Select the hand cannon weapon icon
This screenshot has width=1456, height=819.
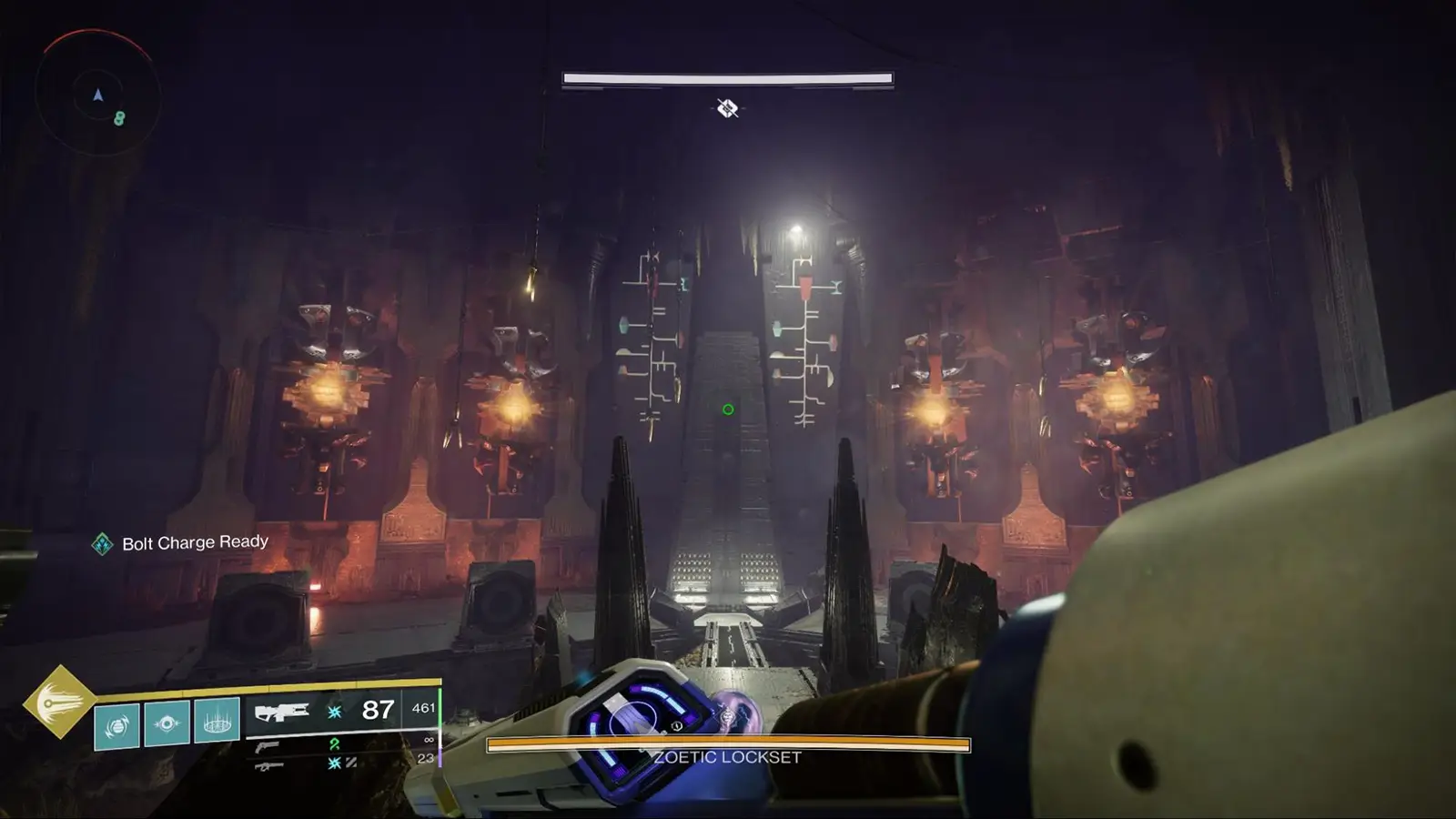point(266,746)
